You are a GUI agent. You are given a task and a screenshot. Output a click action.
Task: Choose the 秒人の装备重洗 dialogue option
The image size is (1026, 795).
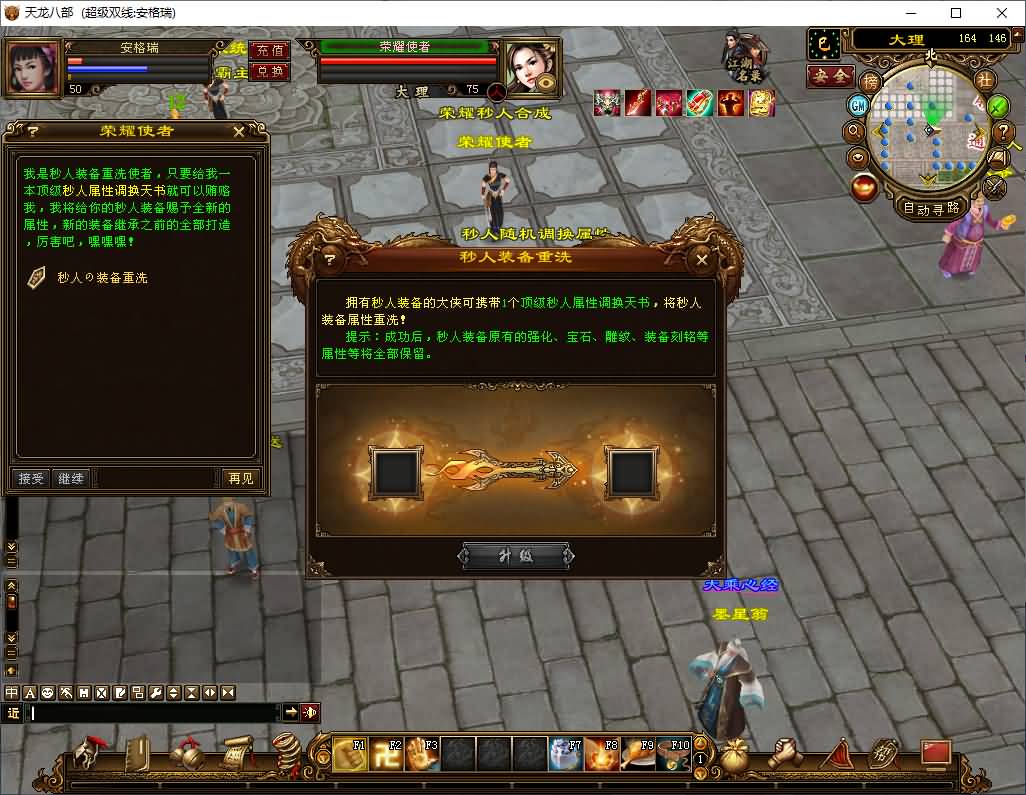click(102, 277)
